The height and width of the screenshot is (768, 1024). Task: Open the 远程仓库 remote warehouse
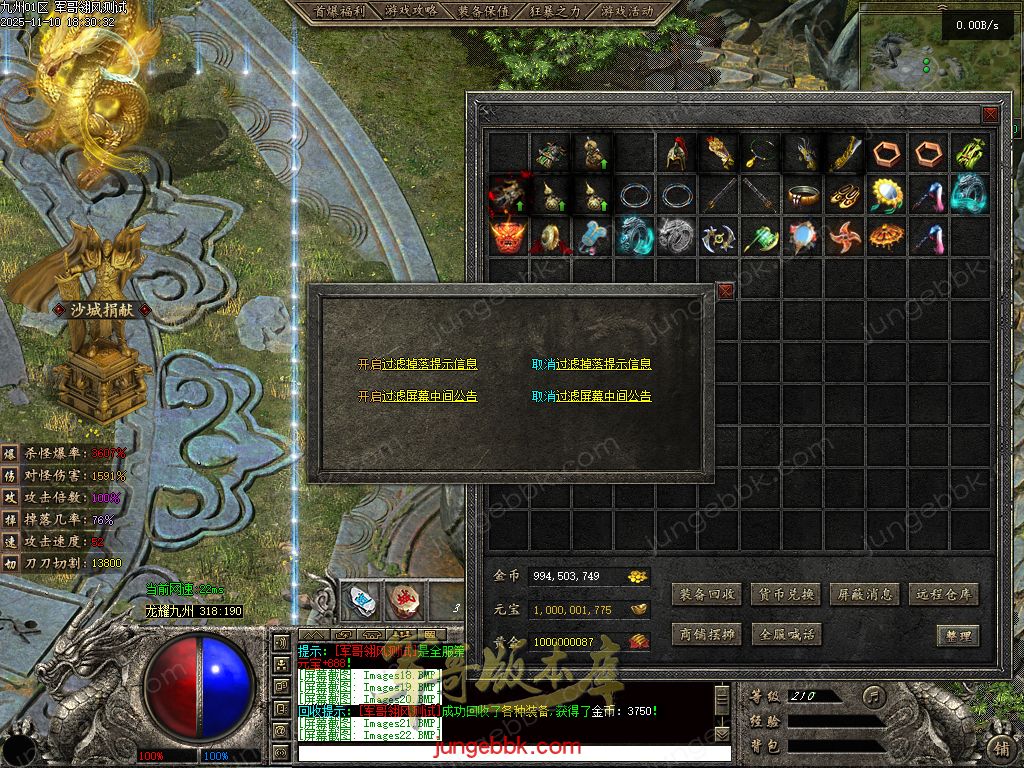944,594
